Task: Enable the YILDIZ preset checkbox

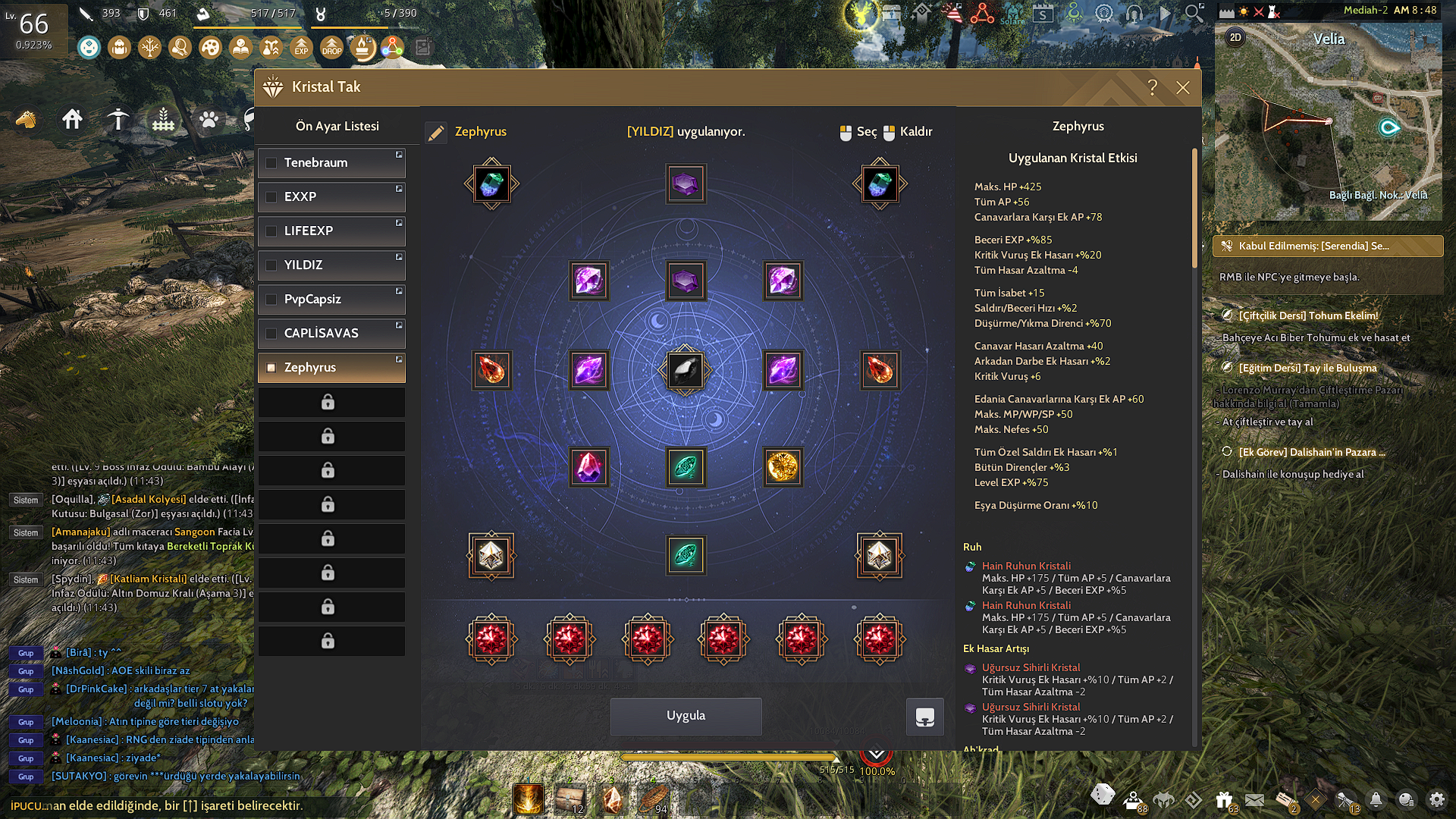Action: pyautogui.click(x=271, y=265)
